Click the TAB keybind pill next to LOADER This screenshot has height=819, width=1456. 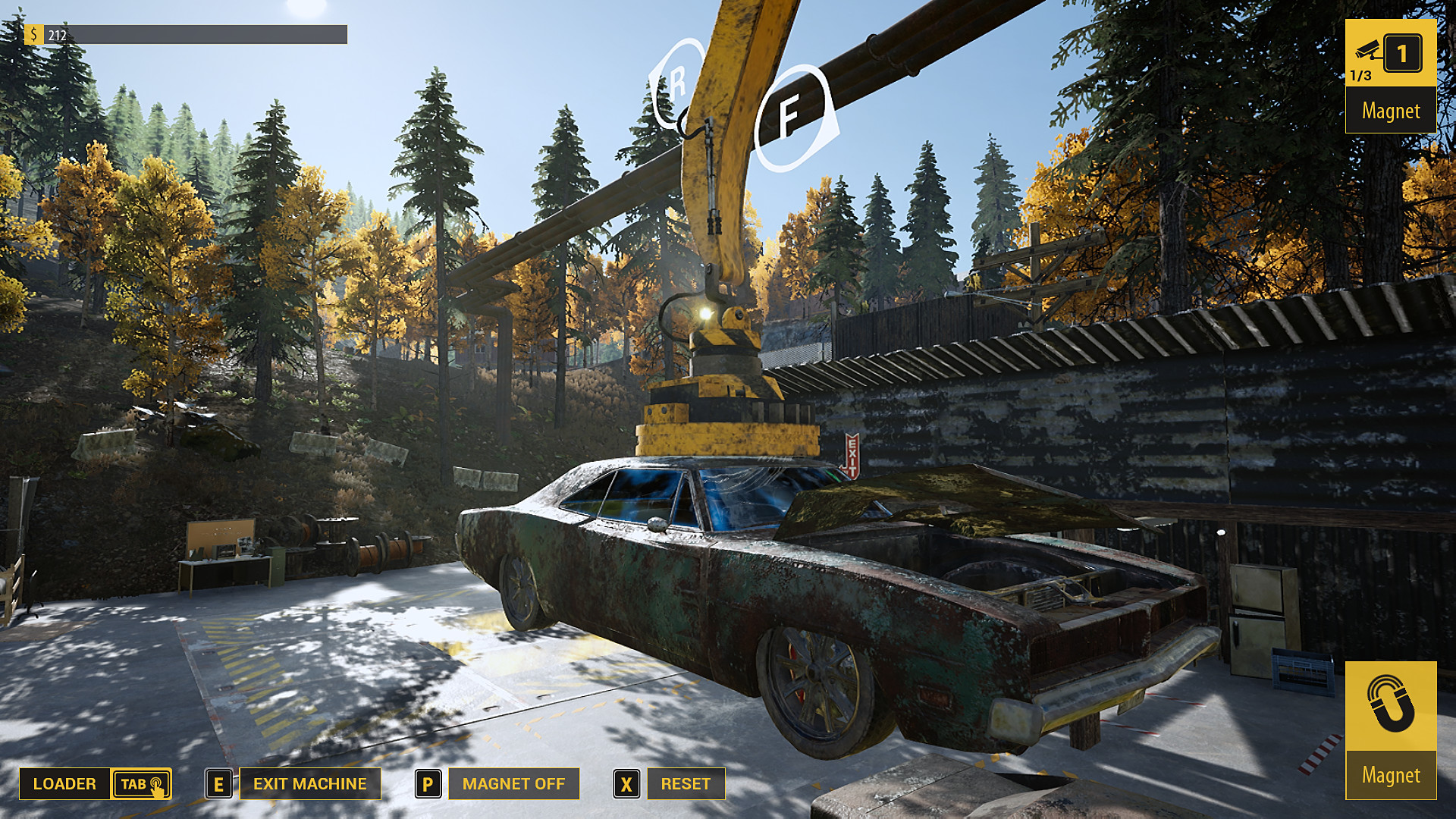click(141, 785)
